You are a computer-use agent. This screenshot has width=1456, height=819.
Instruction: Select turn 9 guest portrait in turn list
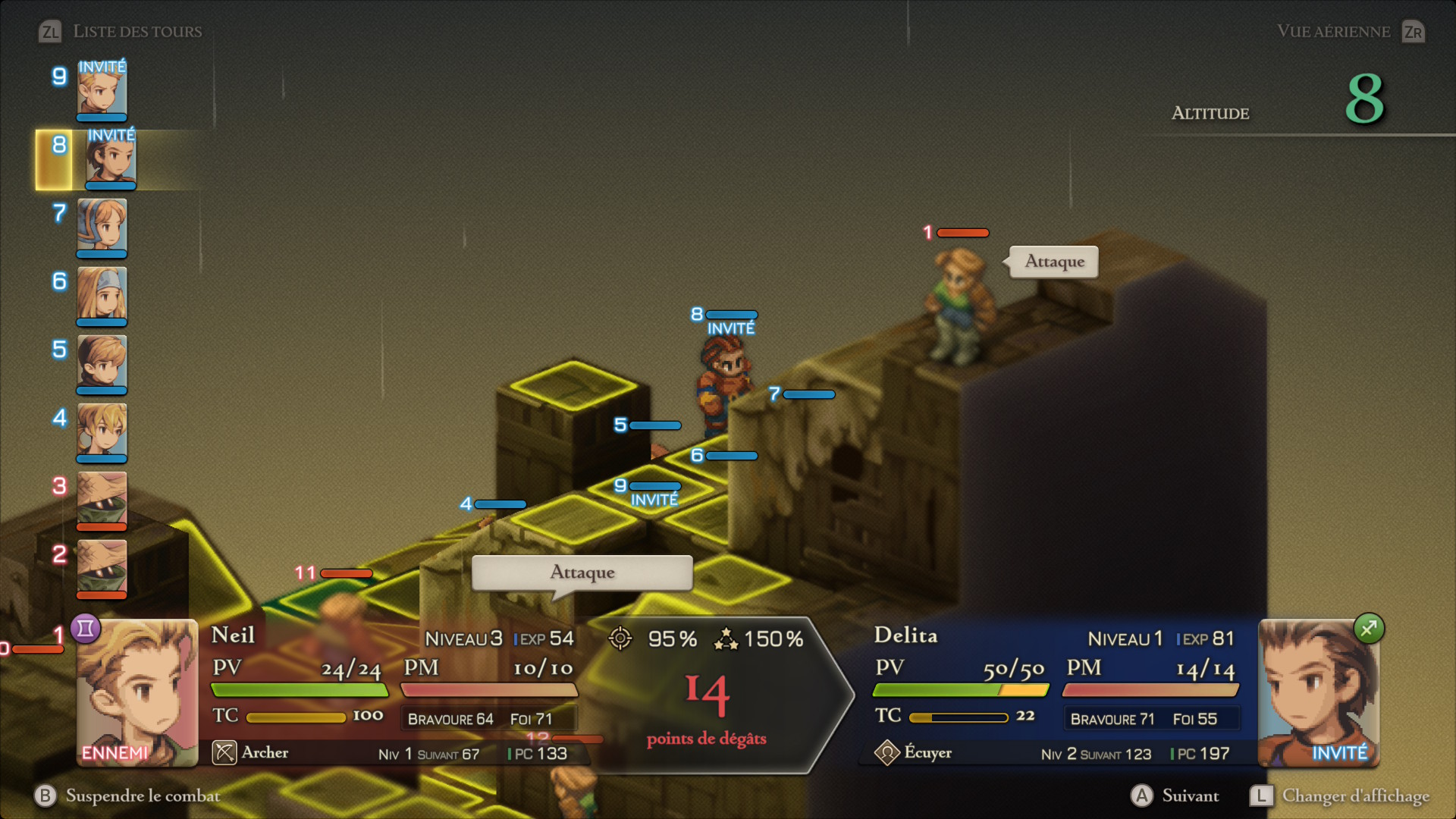[102, 89]
